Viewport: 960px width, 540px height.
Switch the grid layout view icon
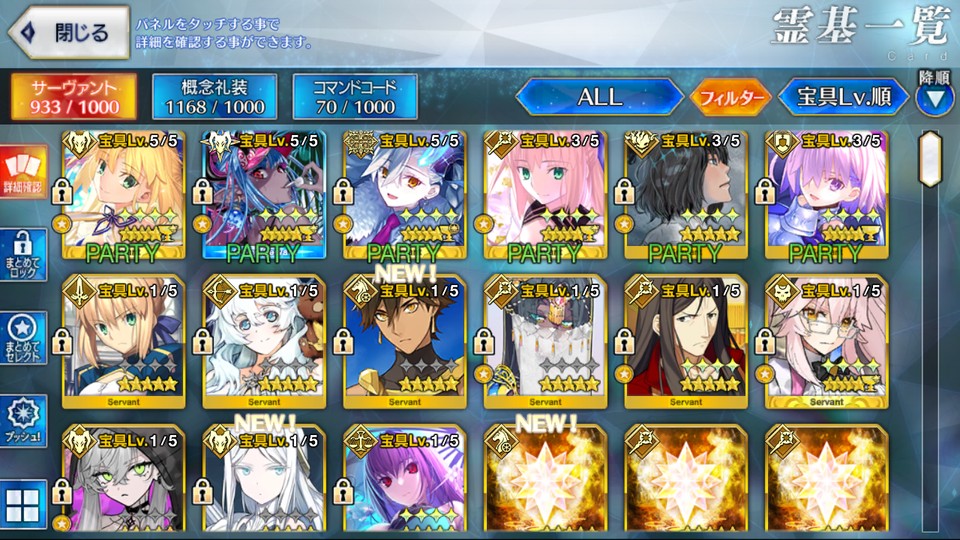pyautogui.click(x=23, y=503)
